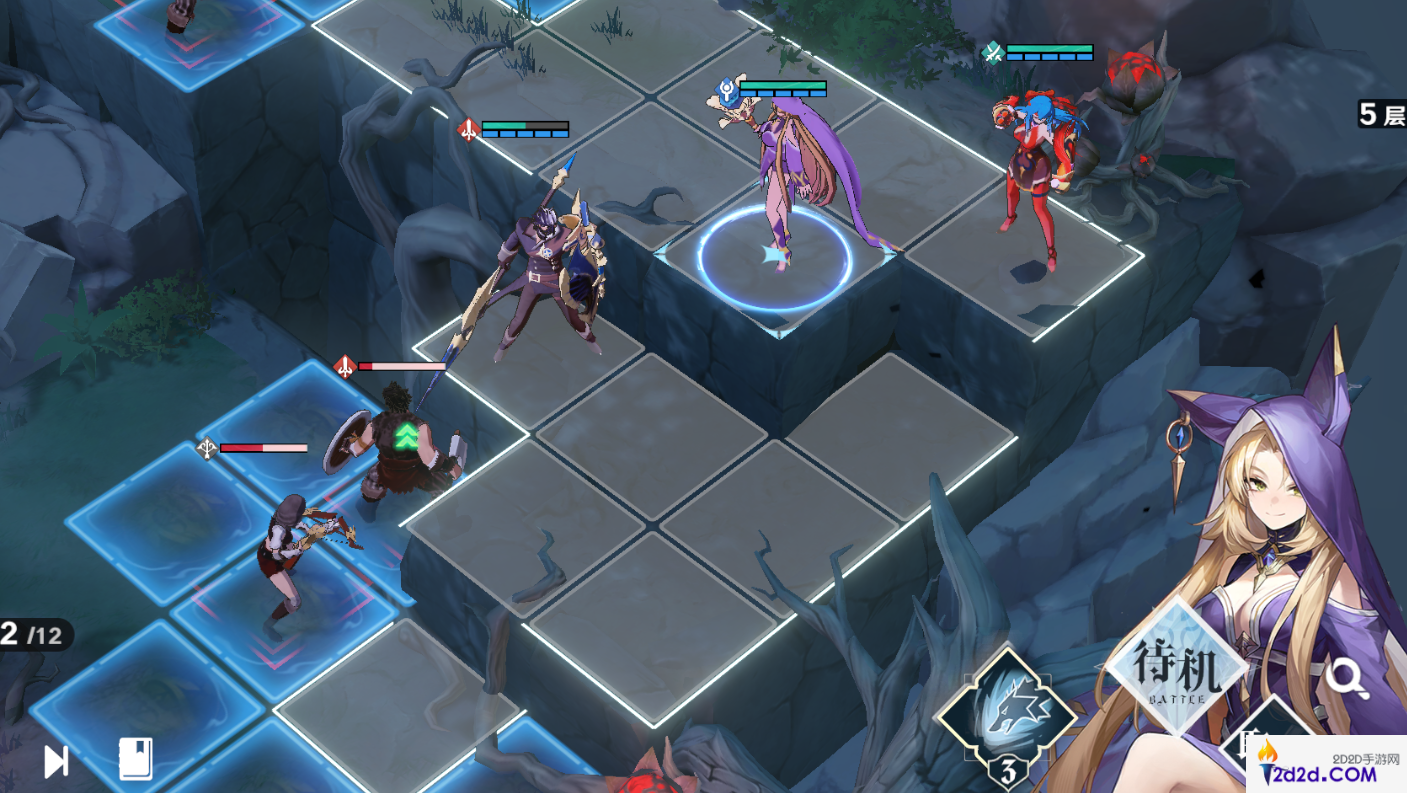Open the magnifying glass inspect view
Screen dimensions: 1407x793
pos(1346,678)
